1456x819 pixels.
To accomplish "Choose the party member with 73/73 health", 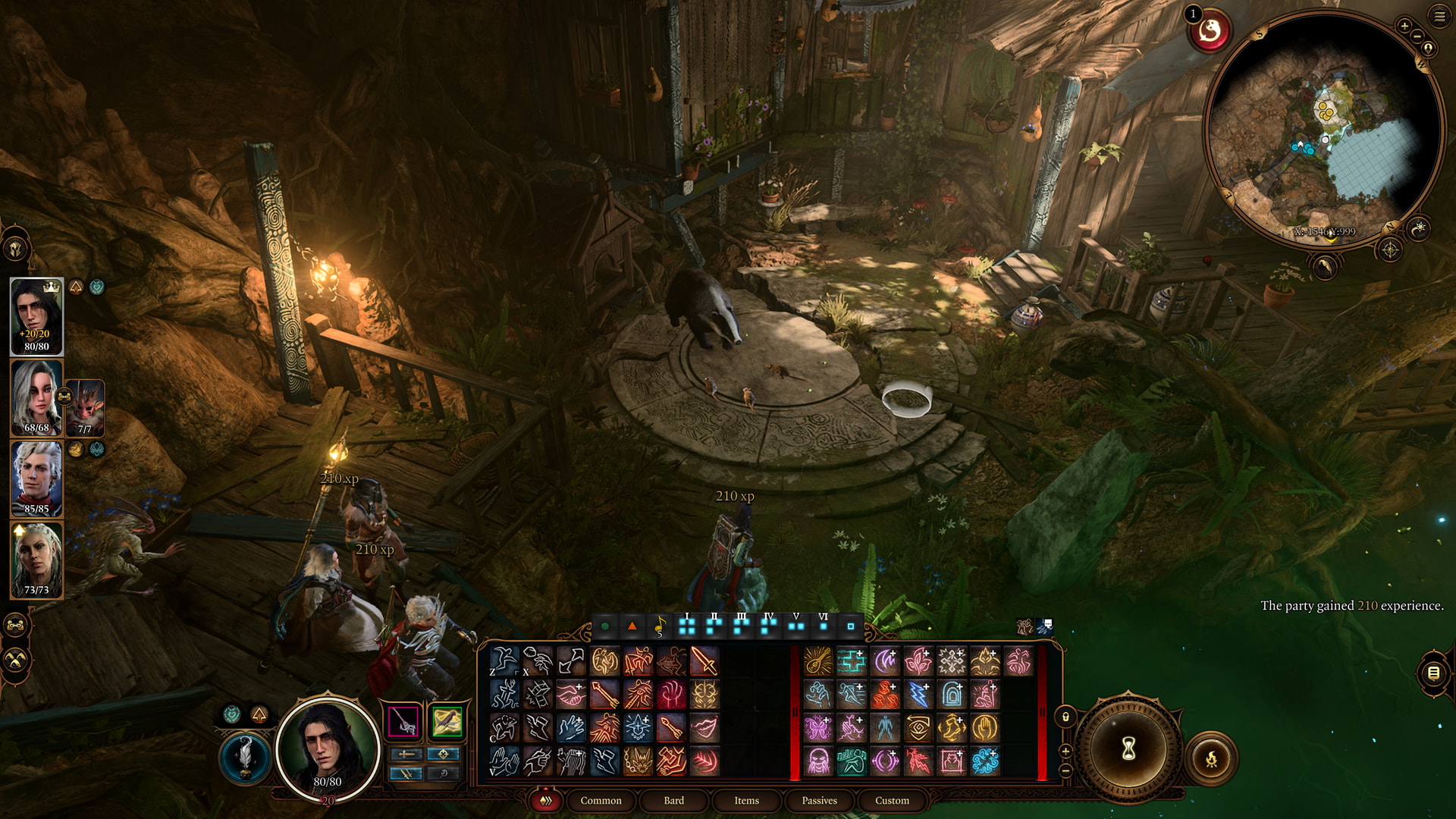I will (x=36, y=560).
